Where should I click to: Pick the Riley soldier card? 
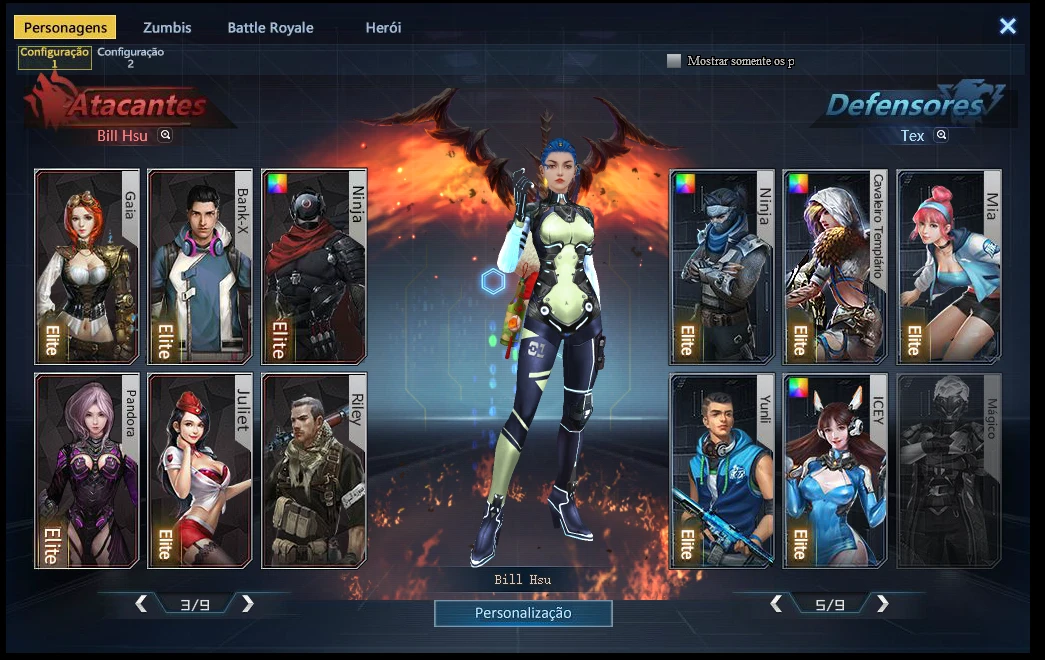(x=314, y=470)
